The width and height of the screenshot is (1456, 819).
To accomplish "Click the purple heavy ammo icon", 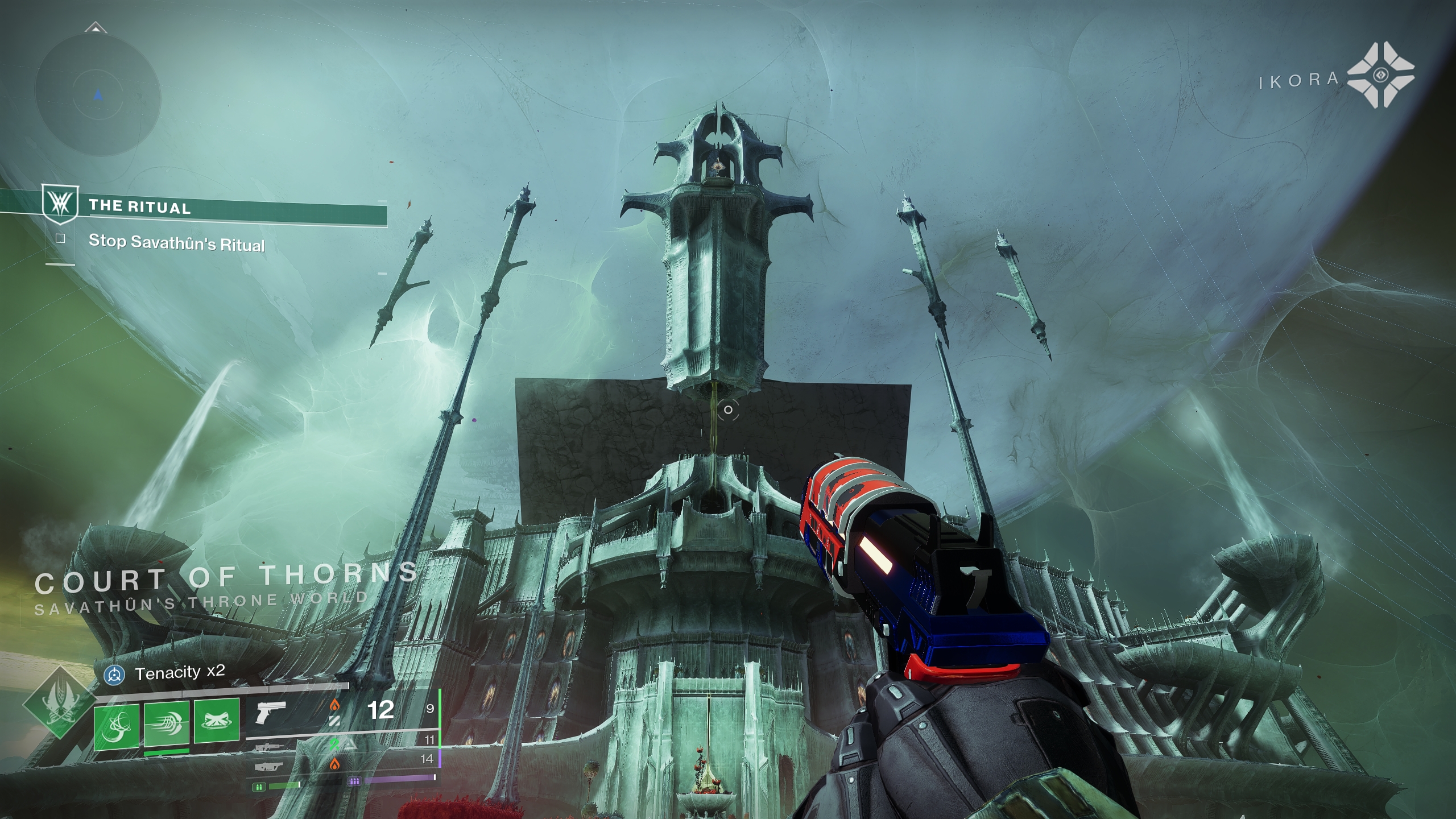I will click(354, 781).
